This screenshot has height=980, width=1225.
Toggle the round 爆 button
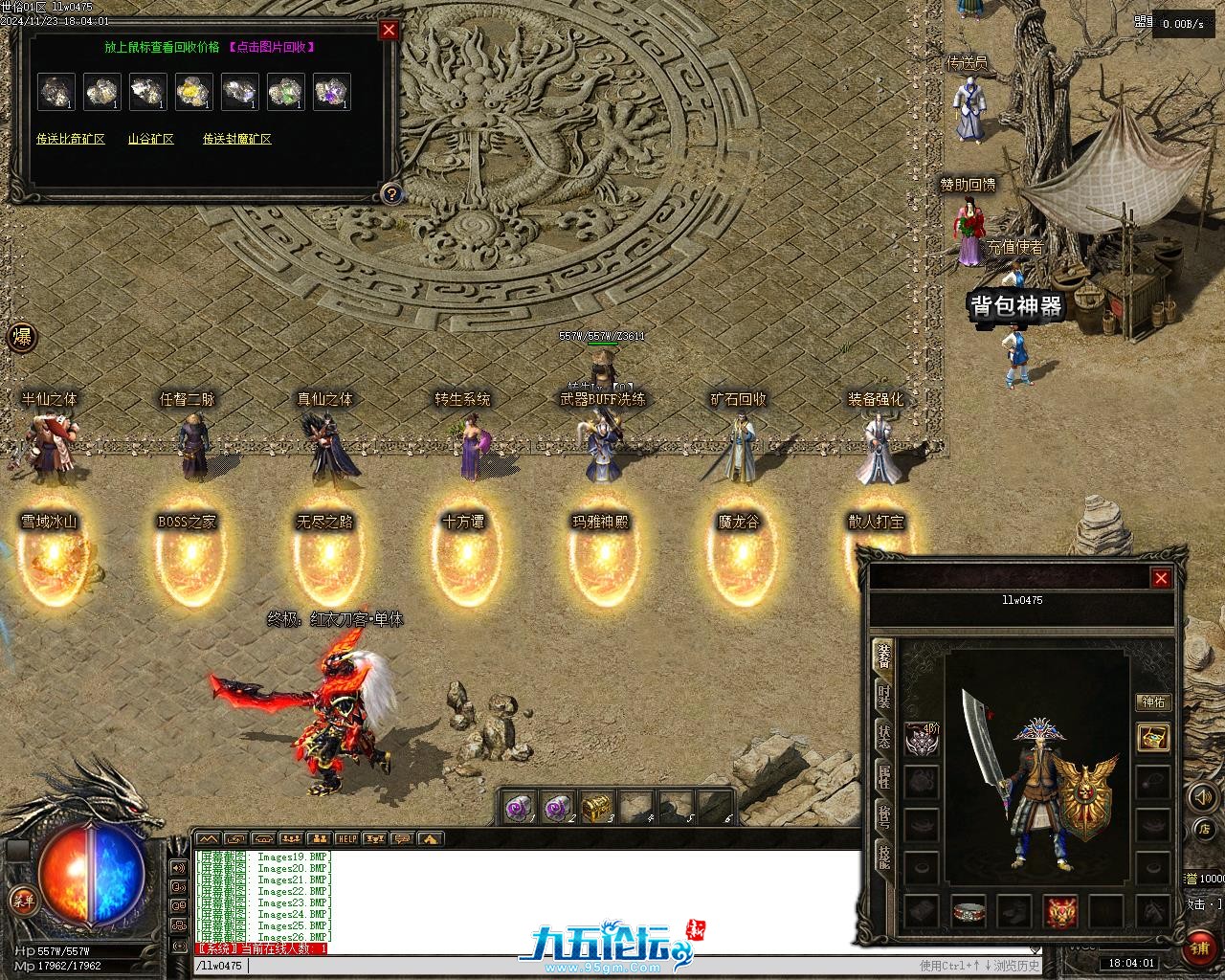pyautogui.click(x=22, y=337)
